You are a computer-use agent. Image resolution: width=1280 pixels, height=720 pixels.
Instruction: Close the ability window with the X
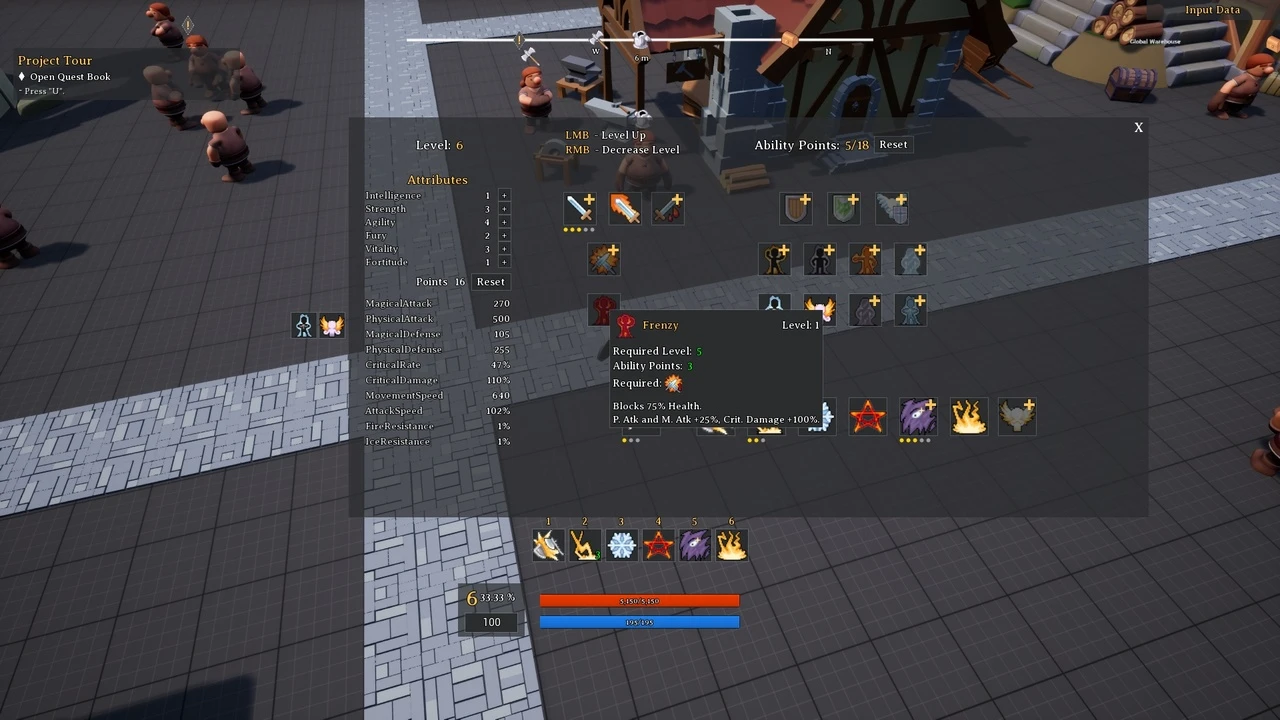(x=1138, y=128)
